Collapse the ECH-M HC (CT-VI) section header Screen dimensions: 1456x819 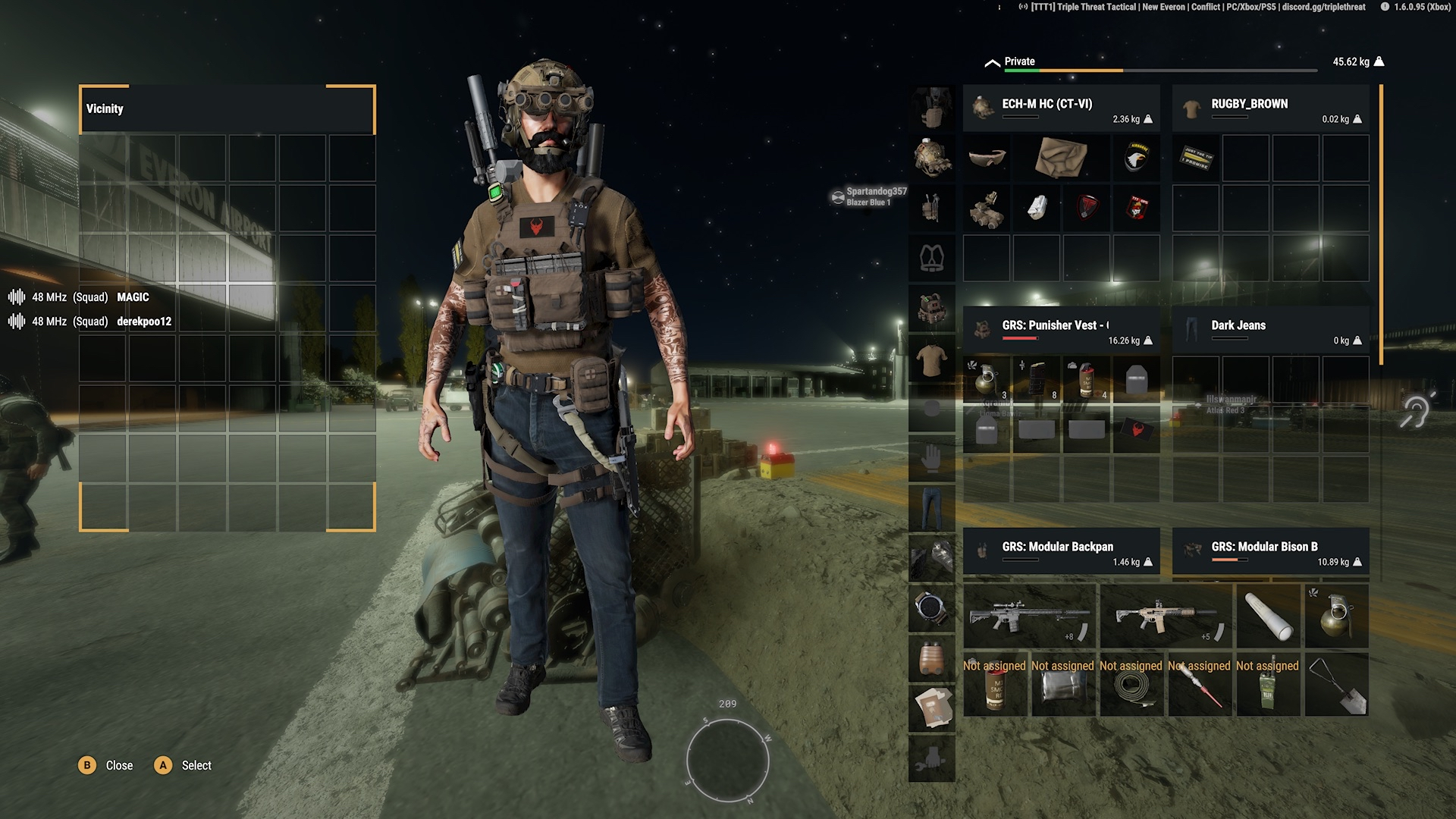[1060, 106]
